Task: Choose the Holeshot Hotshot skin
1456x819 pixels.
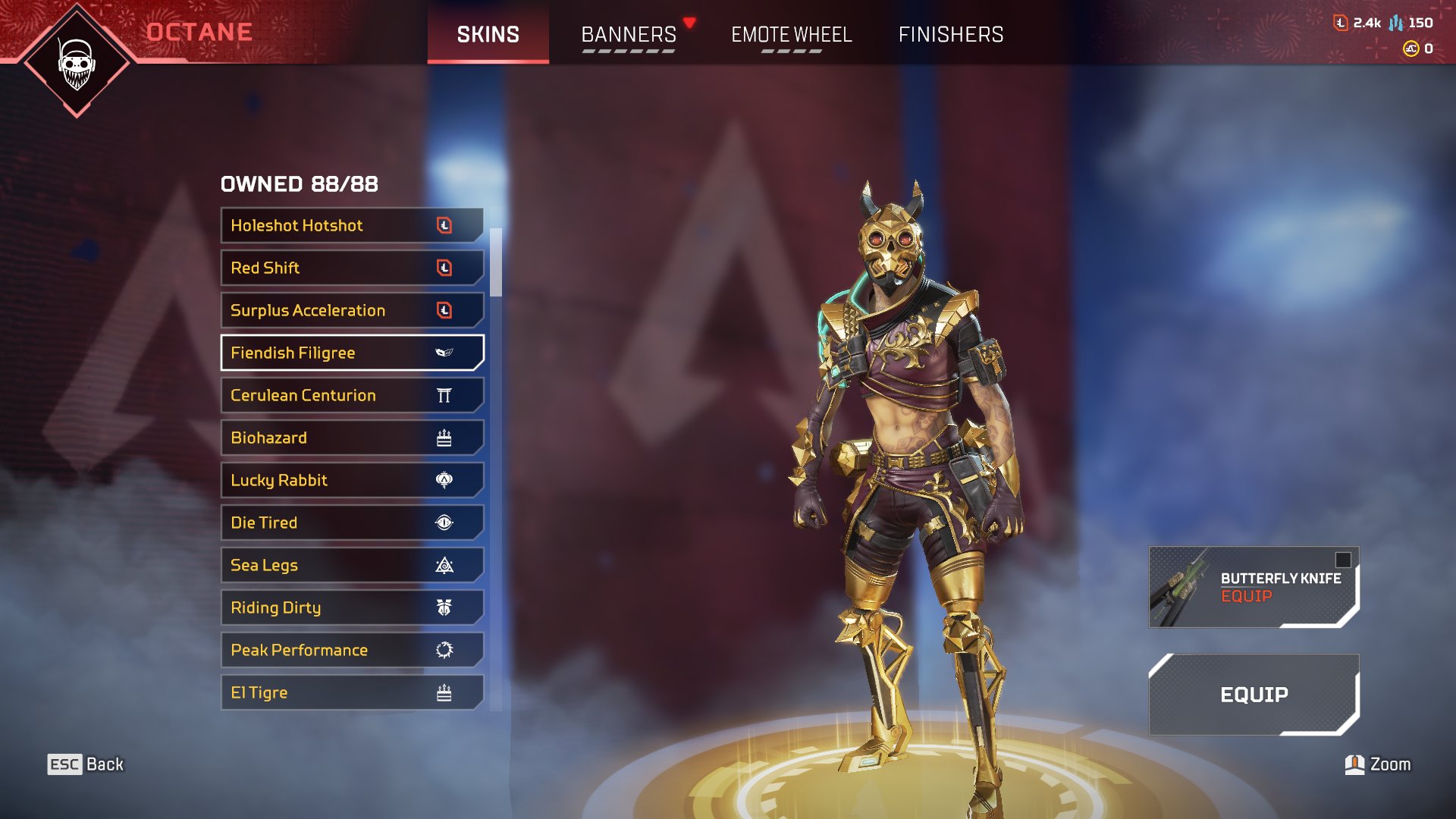Action: tap(352, 225)
